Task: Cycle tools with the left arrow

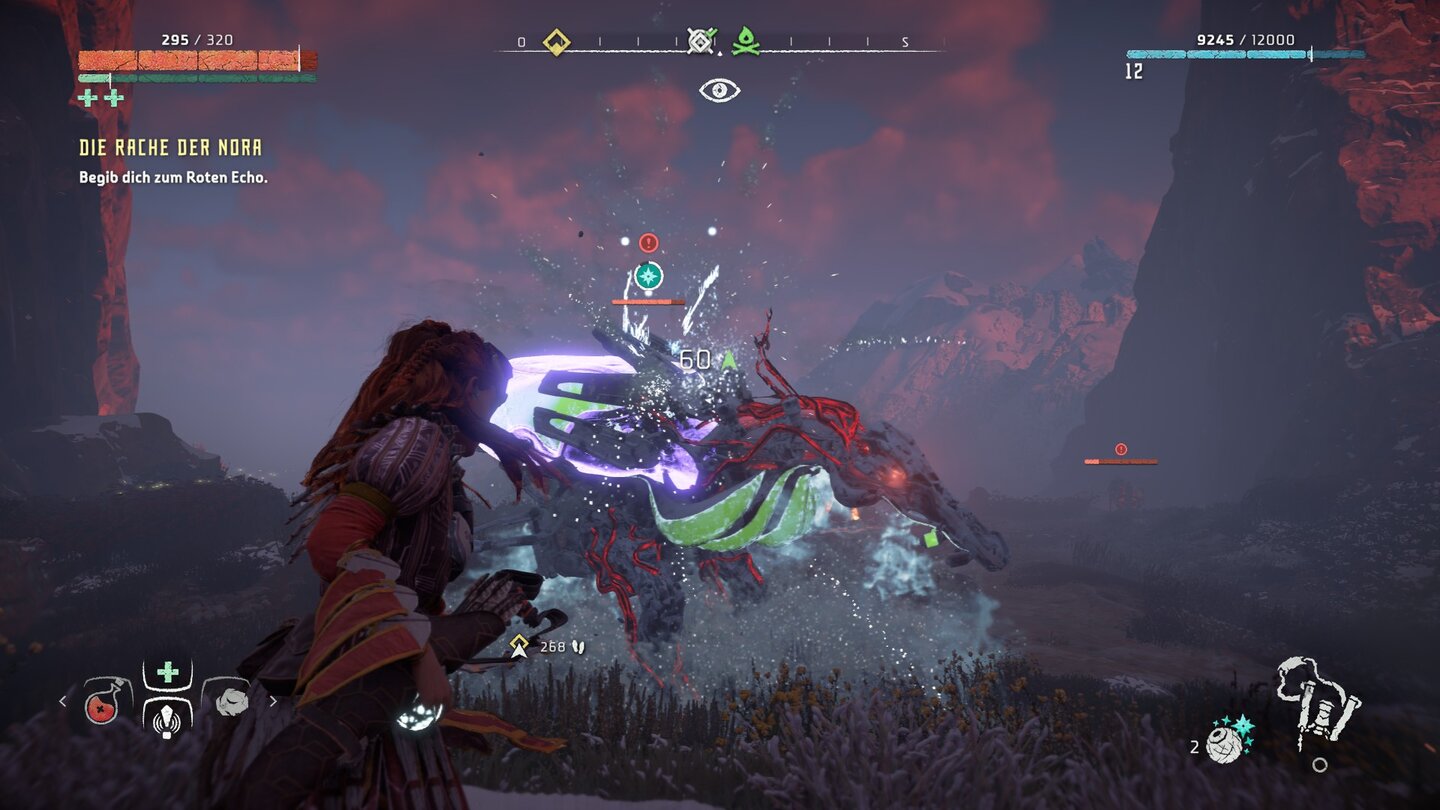Action: pos(63,701)
